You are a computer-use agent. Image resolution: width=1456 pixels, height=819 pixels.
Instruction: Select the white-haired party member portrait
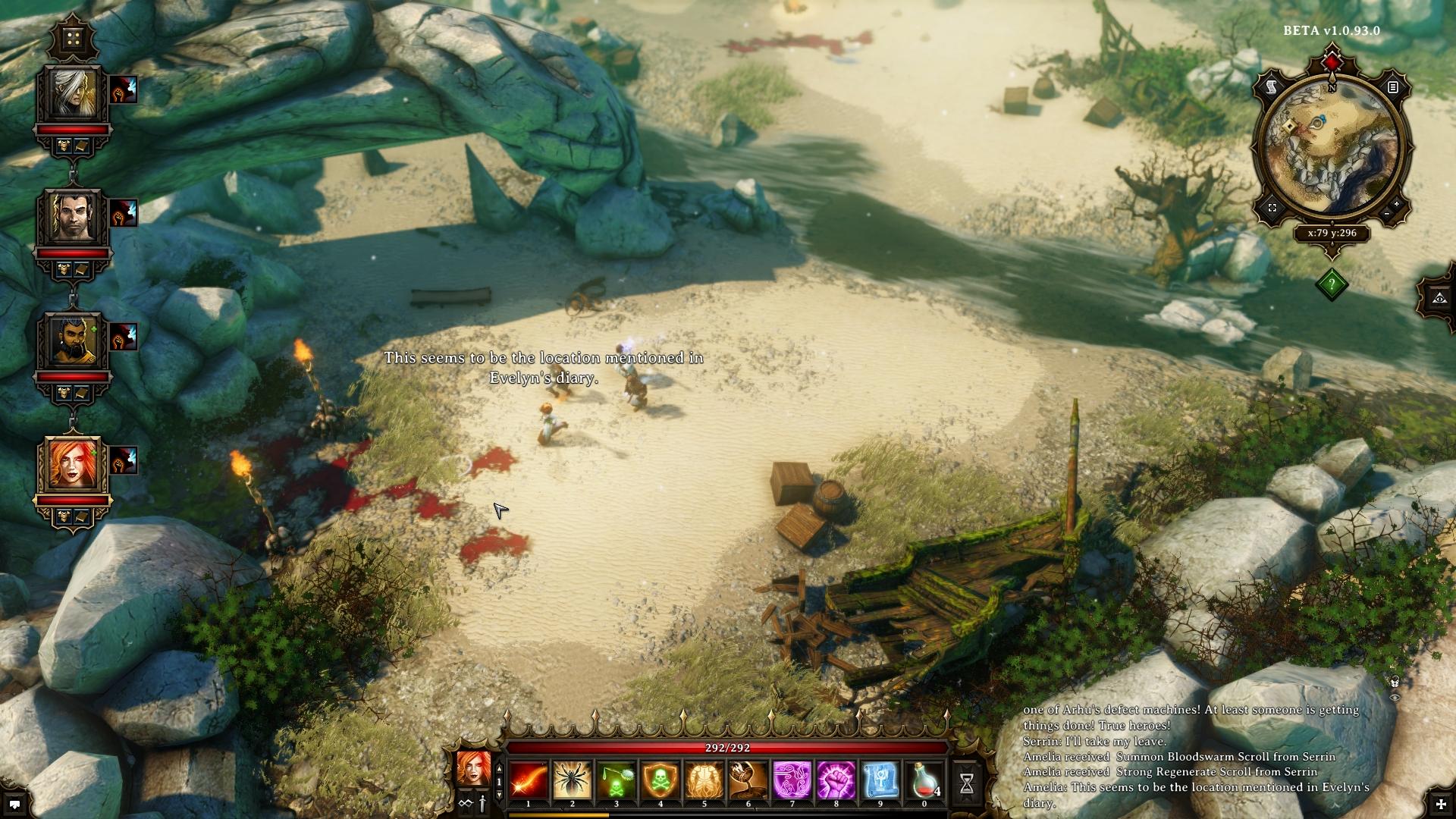pyautogui.click(x=74, y=95)
